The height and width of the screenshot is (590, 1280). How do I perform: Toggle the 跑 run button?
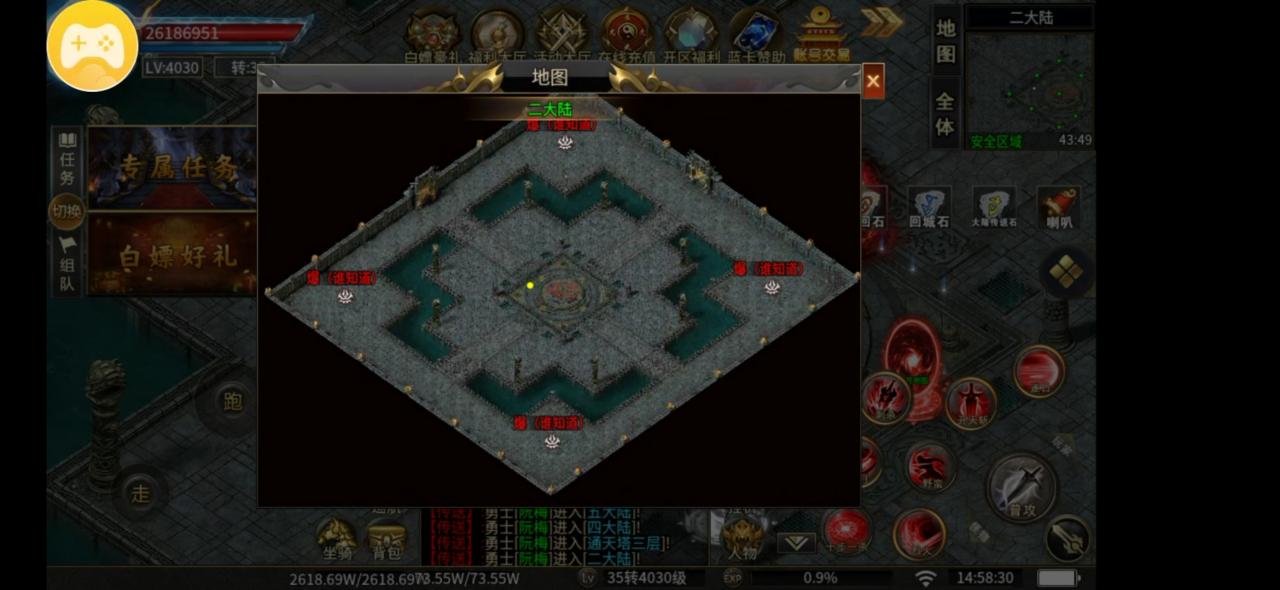coord(232,402)
